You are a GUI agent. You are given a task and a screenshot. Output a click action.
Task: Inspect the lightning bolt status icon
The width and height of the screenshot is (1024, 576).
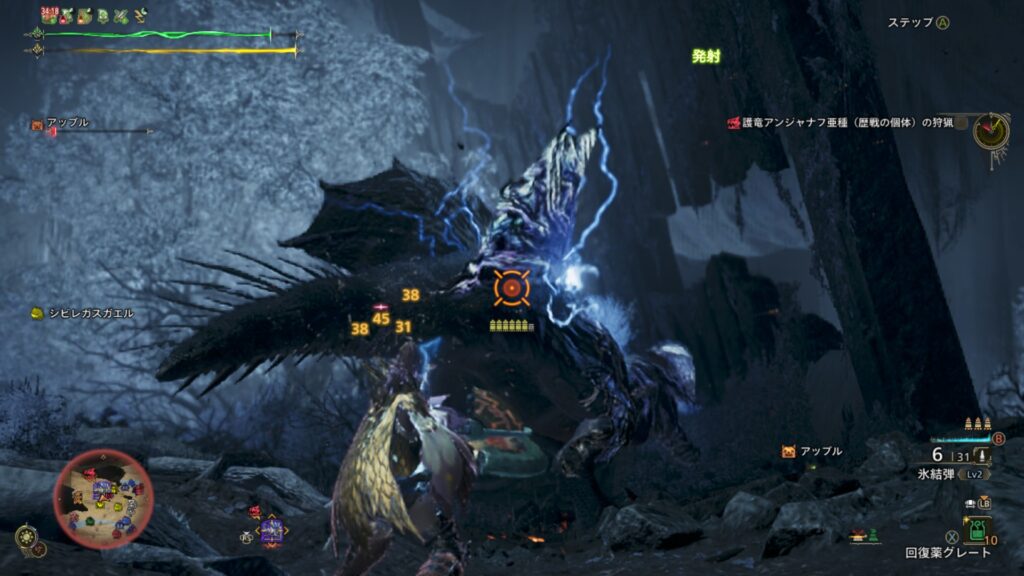click(x=141, y=15)
